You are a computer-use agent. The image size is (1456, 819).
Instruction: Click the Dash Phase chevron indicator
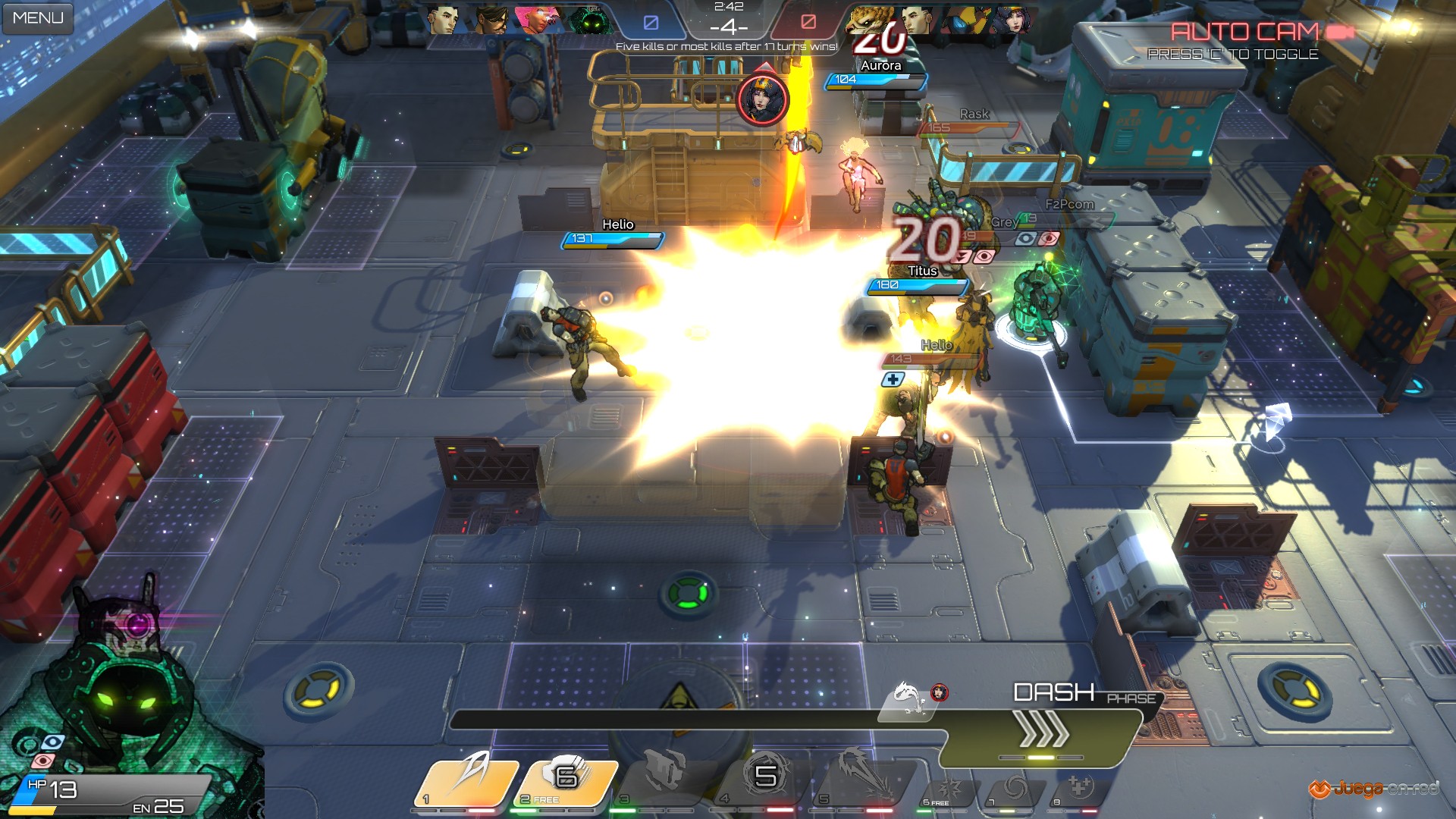1043,731
